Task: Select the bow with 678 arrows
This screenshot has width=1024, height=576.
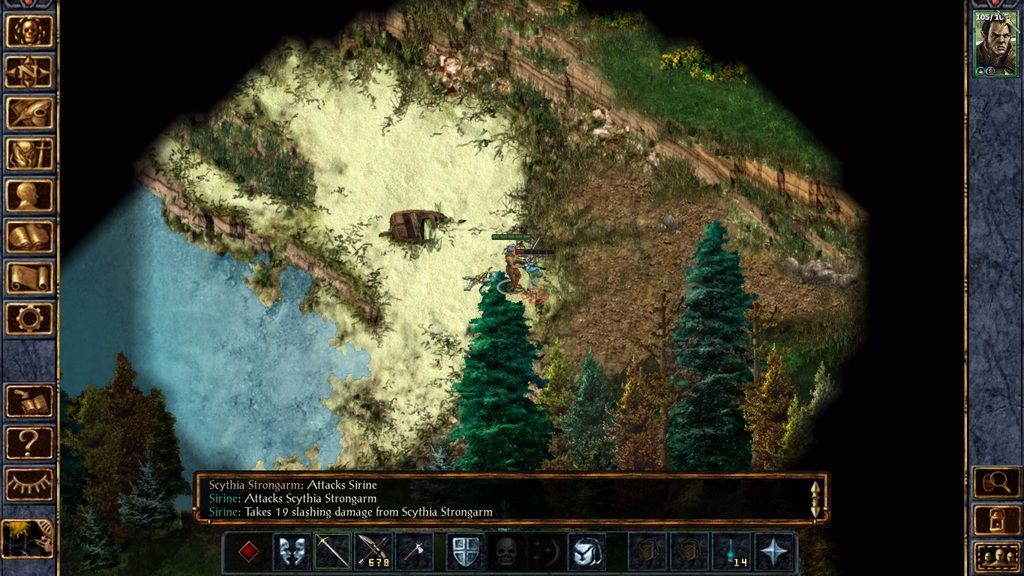Action: click(373, 552)
